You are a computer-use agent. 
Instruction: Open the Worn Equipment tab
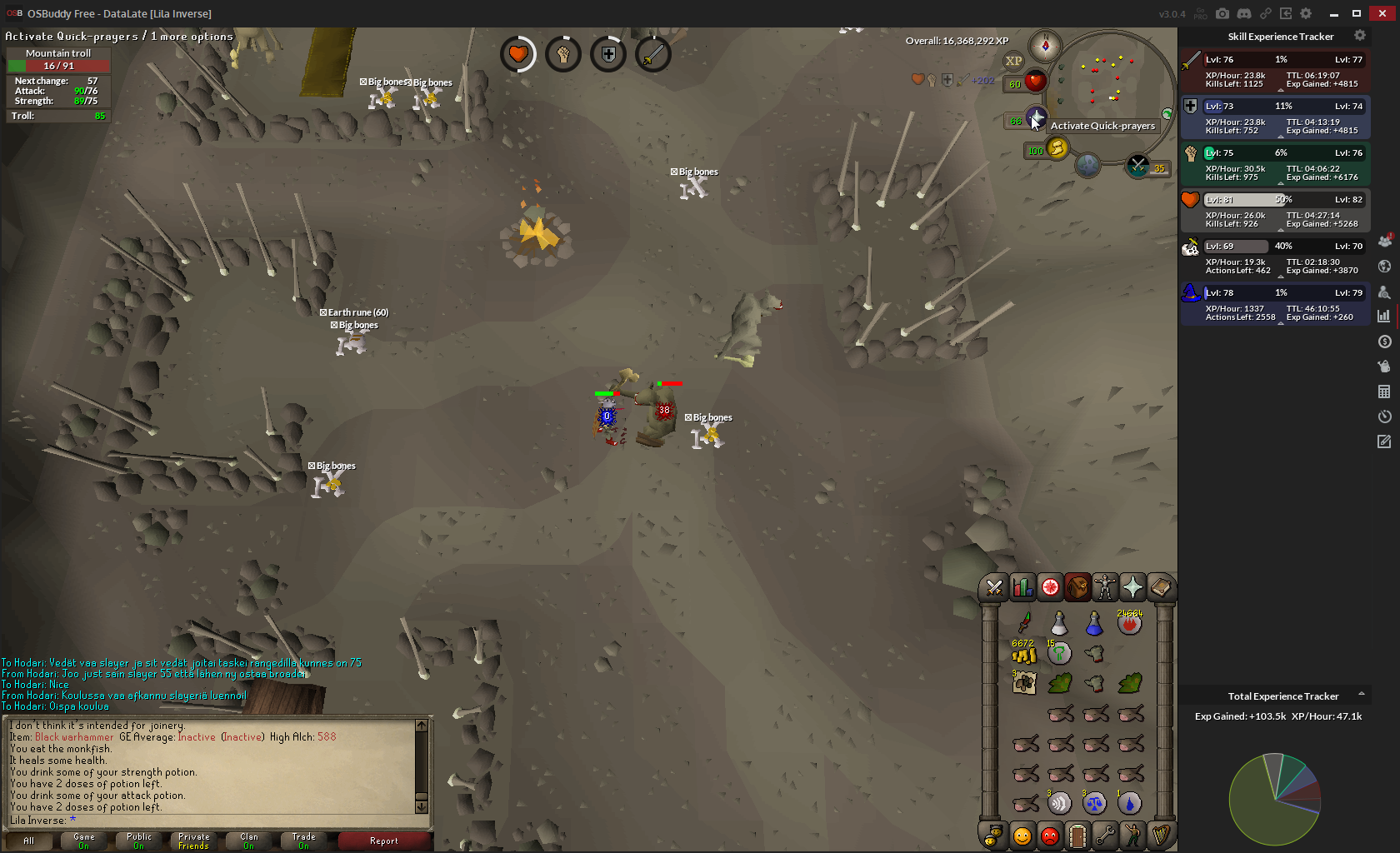[1105, 588]
